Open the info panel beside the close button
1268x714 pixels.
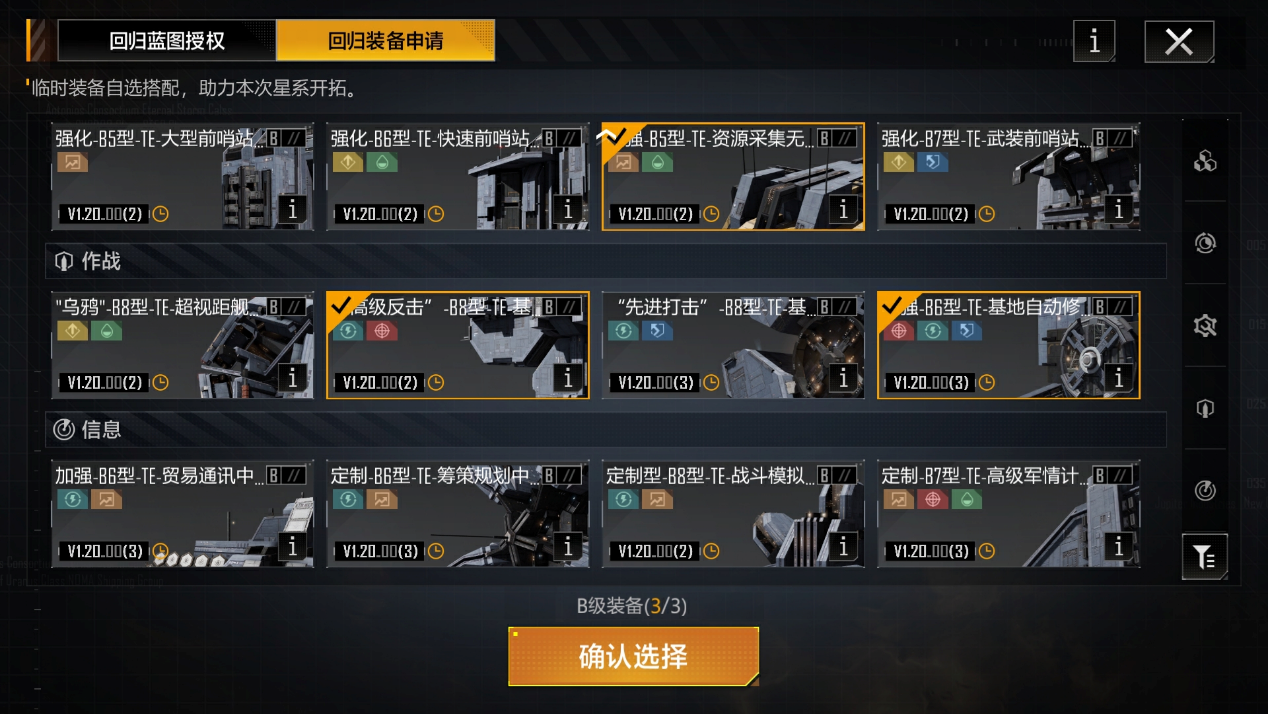click(1094, 42)
